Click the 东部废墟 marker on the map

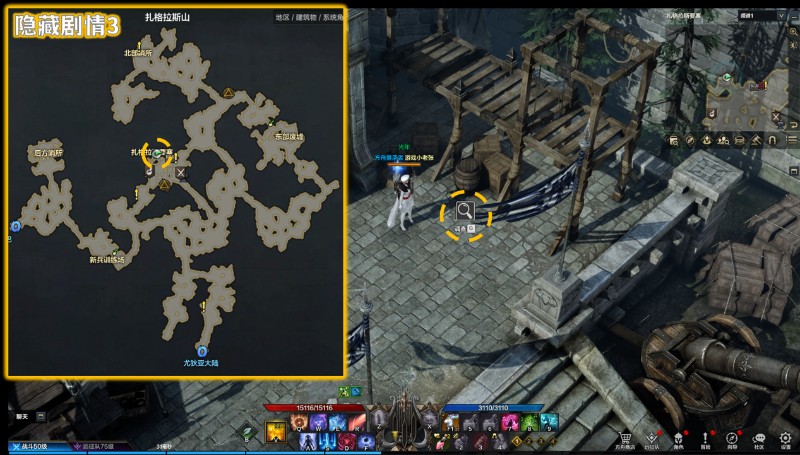287,137
